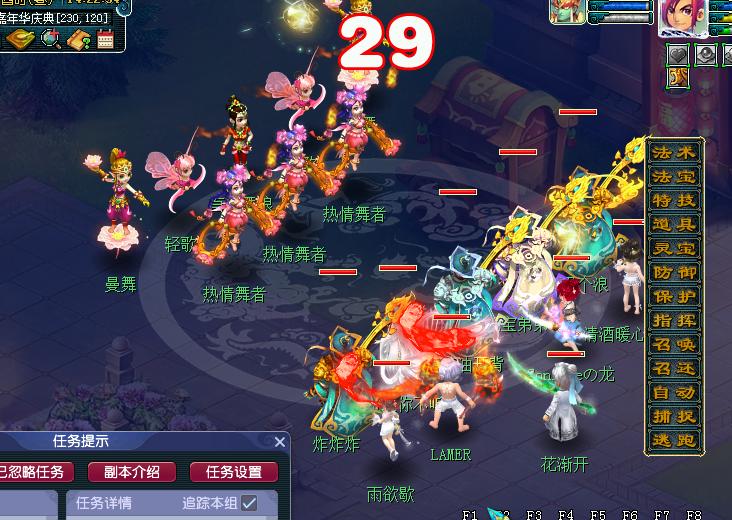Select the 灵宝 (Spirit Treasure) command

[x=673, y=248]
